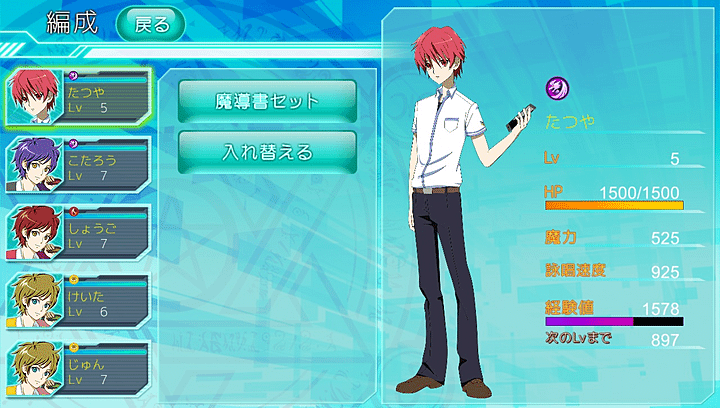Choose party member しょうご
The width and height of the screenshot is (720, 408).
tap(78, 232)
